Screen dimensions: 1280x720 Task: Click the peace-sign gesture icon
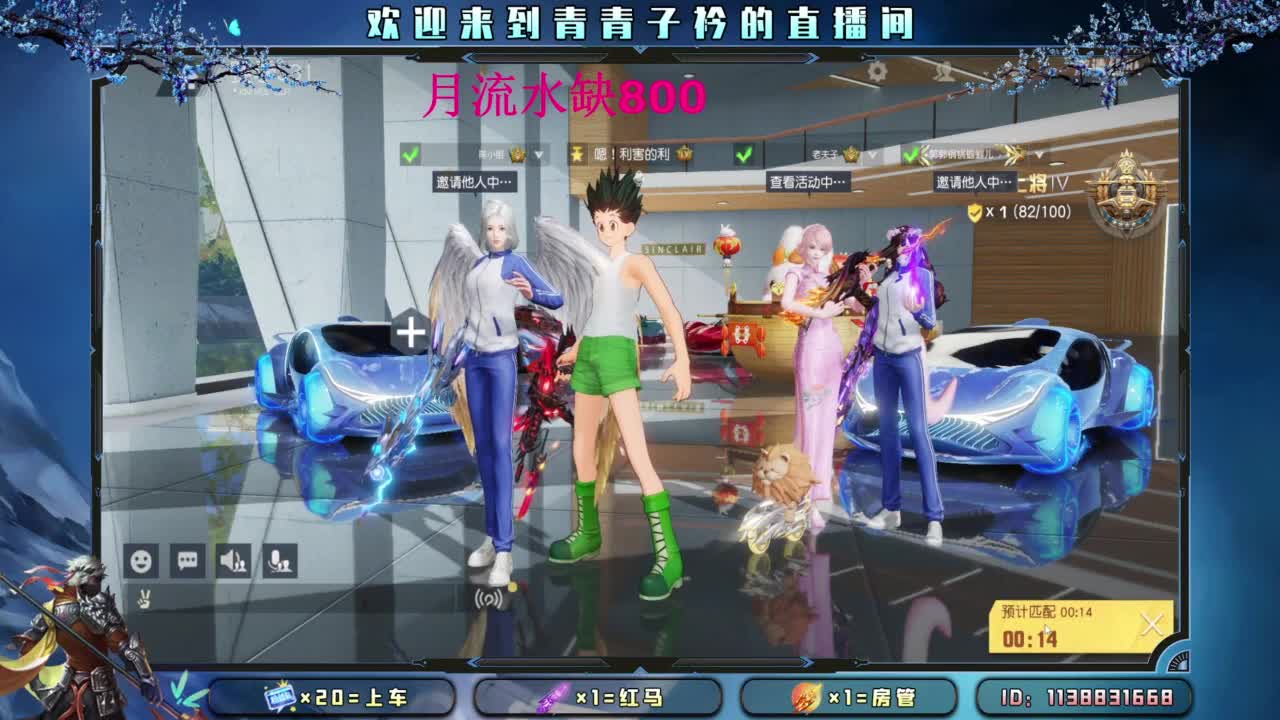[144, 600]
